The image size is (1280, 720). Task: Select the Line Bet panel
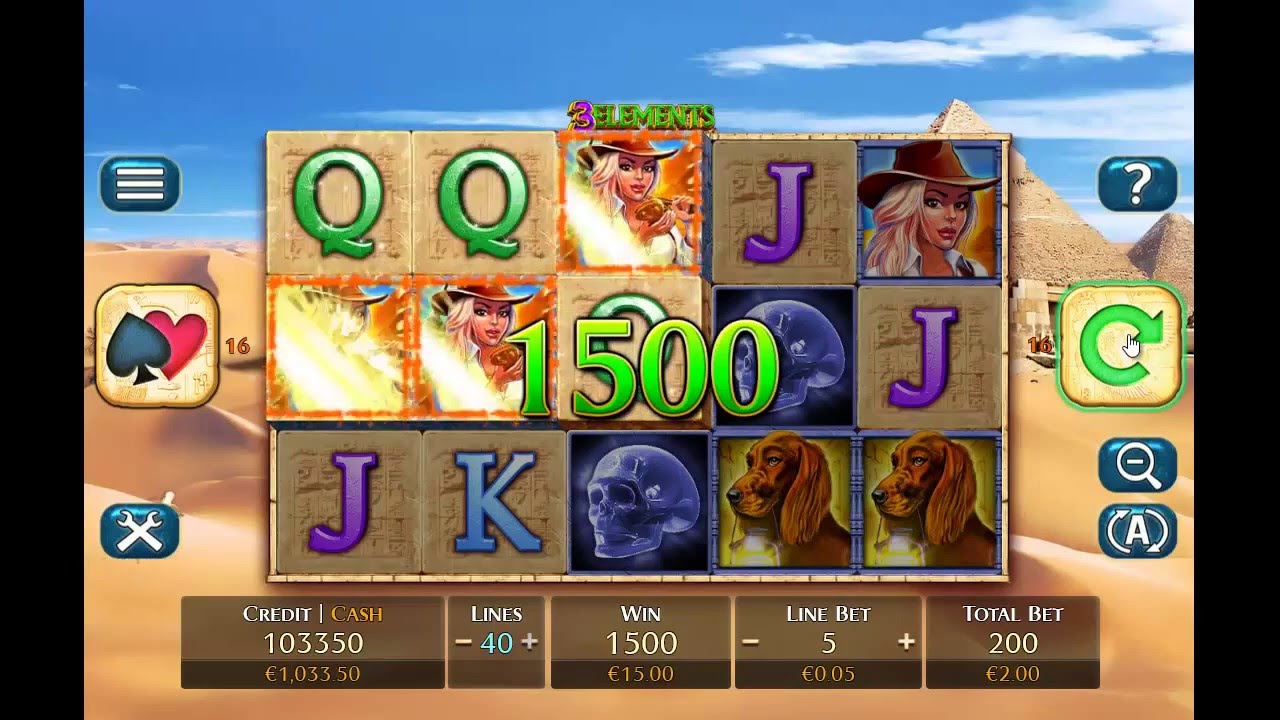pyautogui.click(x=828, y=642)
